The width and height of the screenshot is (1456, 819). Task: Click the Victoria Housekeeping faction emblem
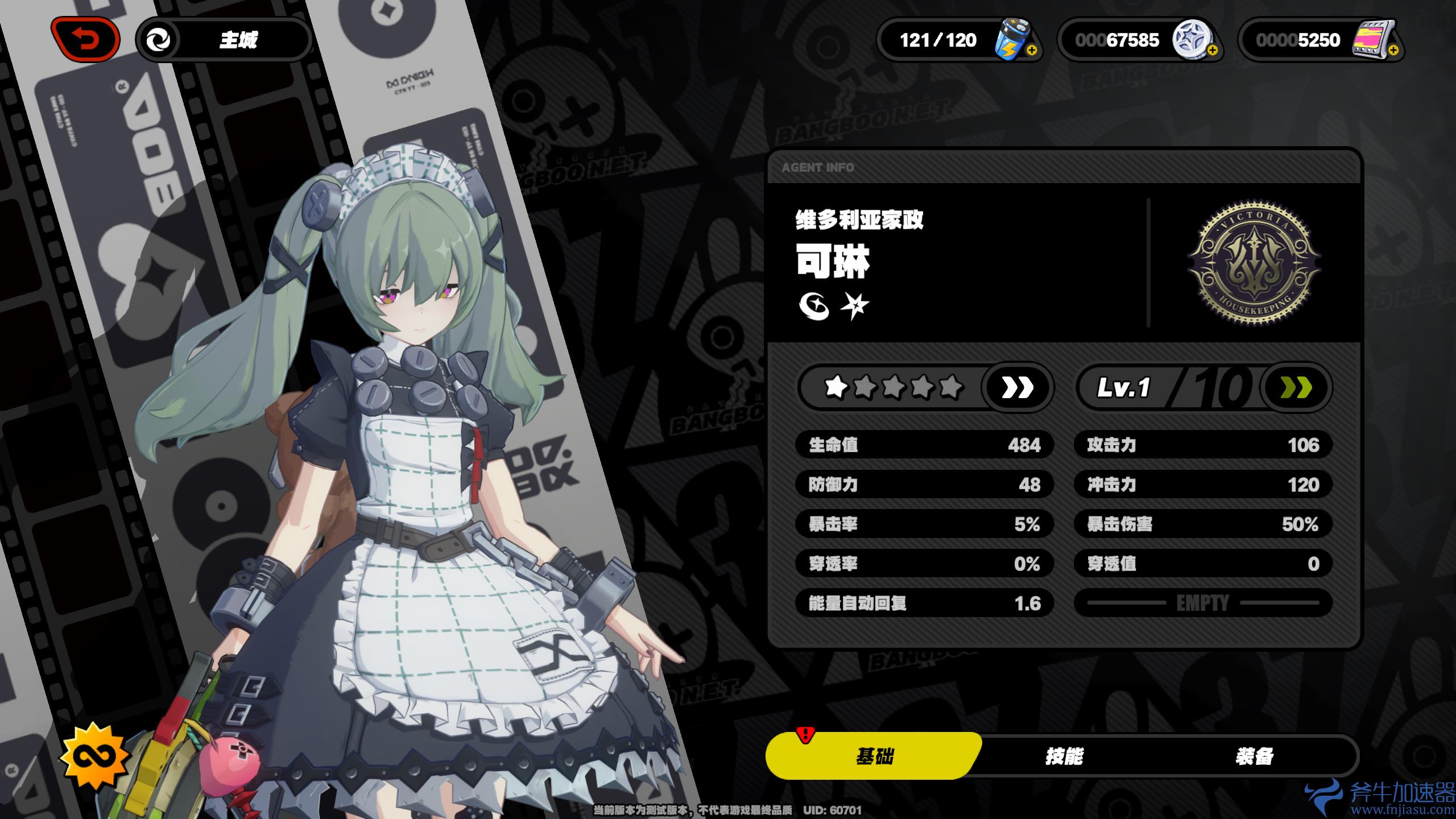pyautogui.click(x=1254, y=263)
